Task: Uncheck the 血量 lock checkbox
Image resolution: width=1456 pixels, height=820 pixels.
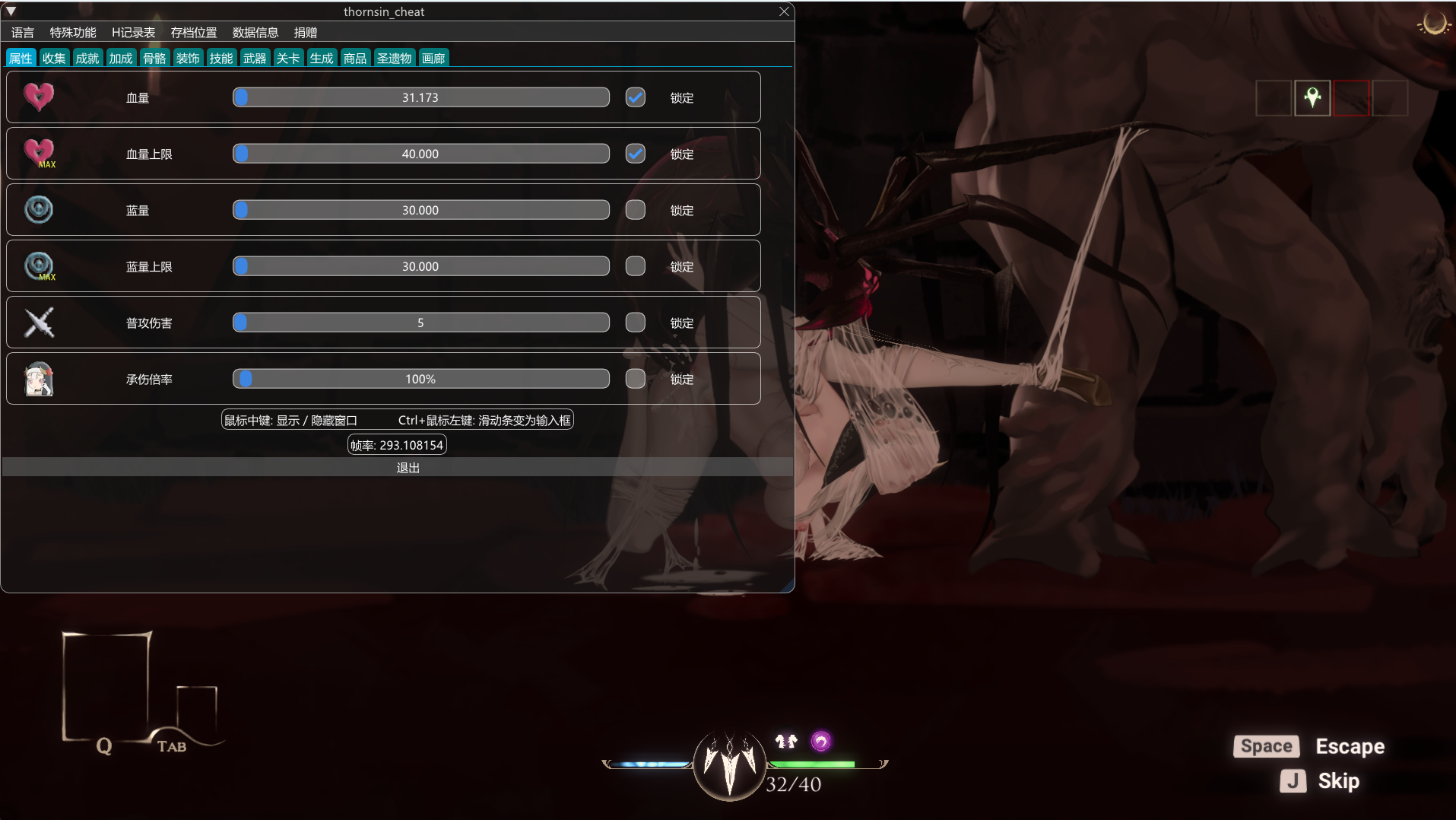Action: (635, 97)
